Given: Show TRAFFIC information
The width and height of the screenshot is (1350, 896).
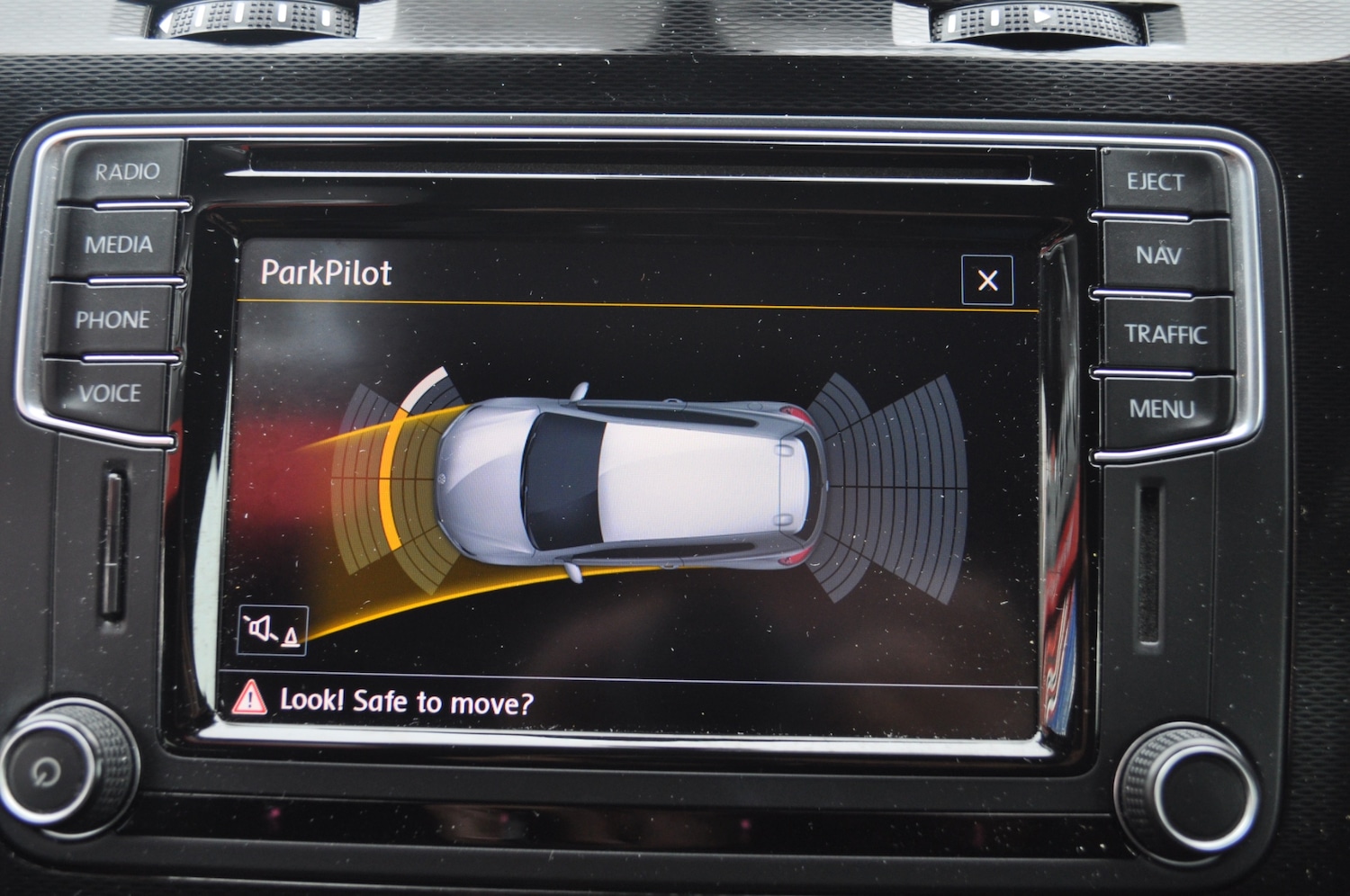Looking at the screenshot, I should [x=1165, y=335].
